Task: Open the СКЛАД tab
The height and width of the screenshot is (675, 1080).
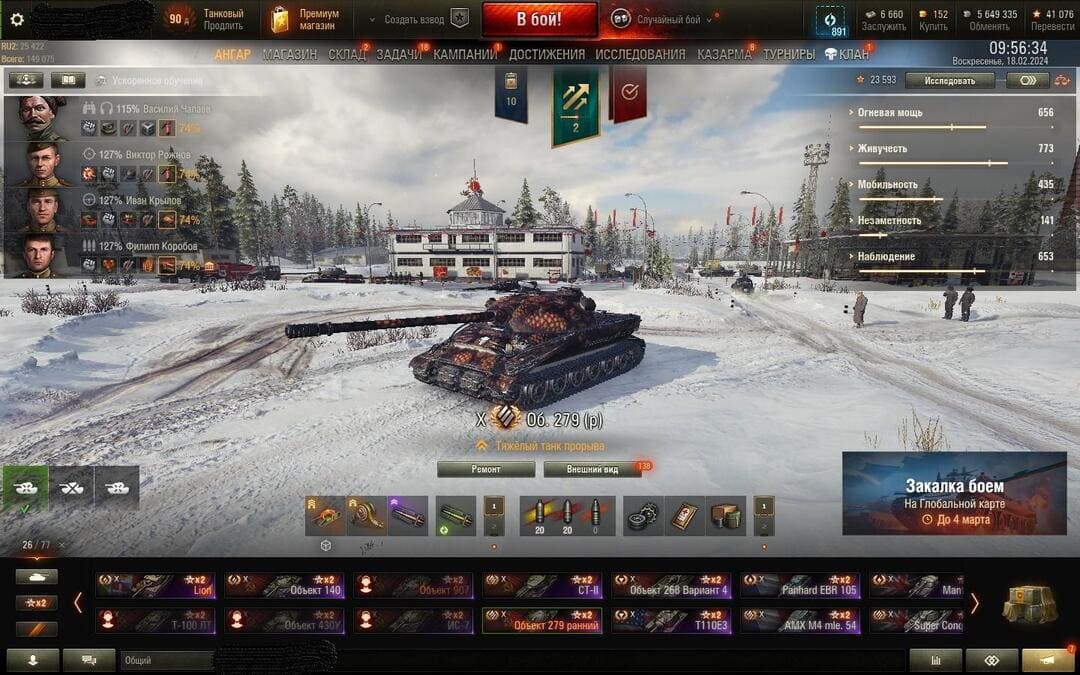Action: (x=347, y=54)
